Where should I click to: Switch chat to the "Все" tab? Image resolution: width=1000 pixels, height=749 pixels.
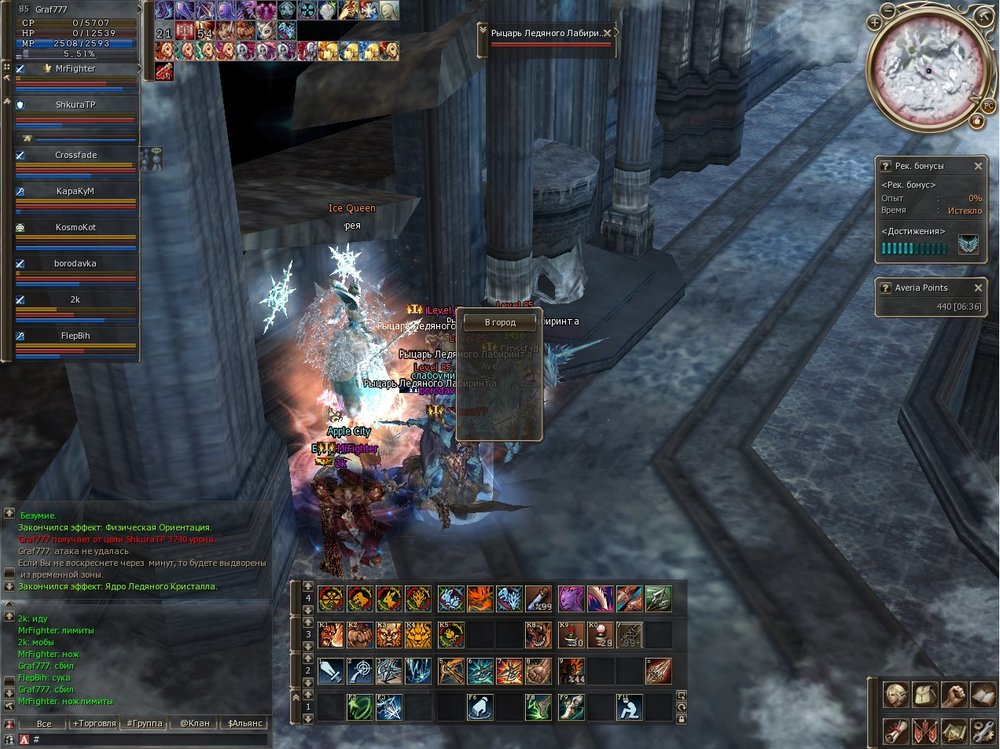click(43, 723)
